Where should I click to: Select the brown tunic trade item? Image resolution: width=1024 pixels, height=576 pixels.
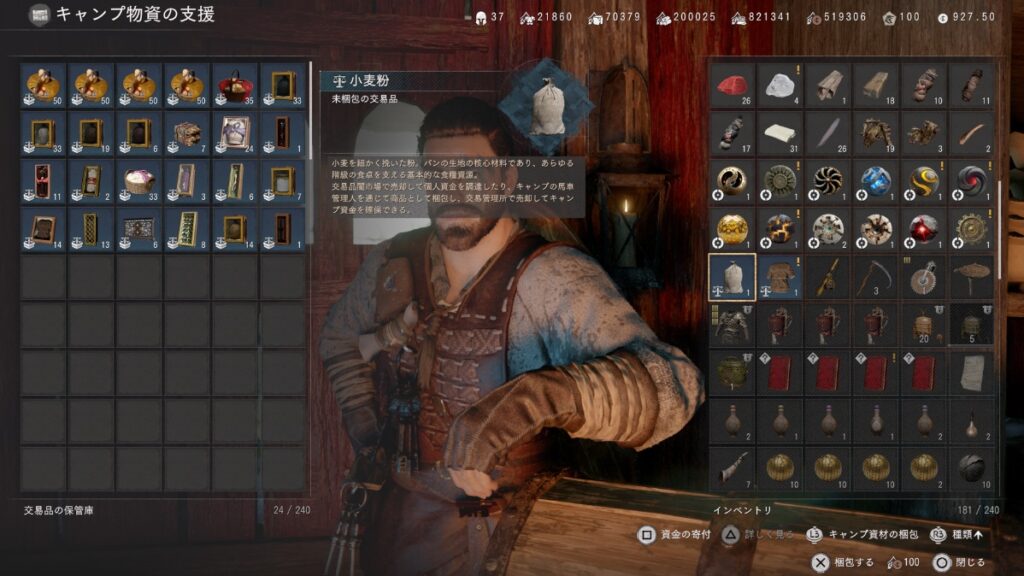pyautogui.click(x=780, y=277)
